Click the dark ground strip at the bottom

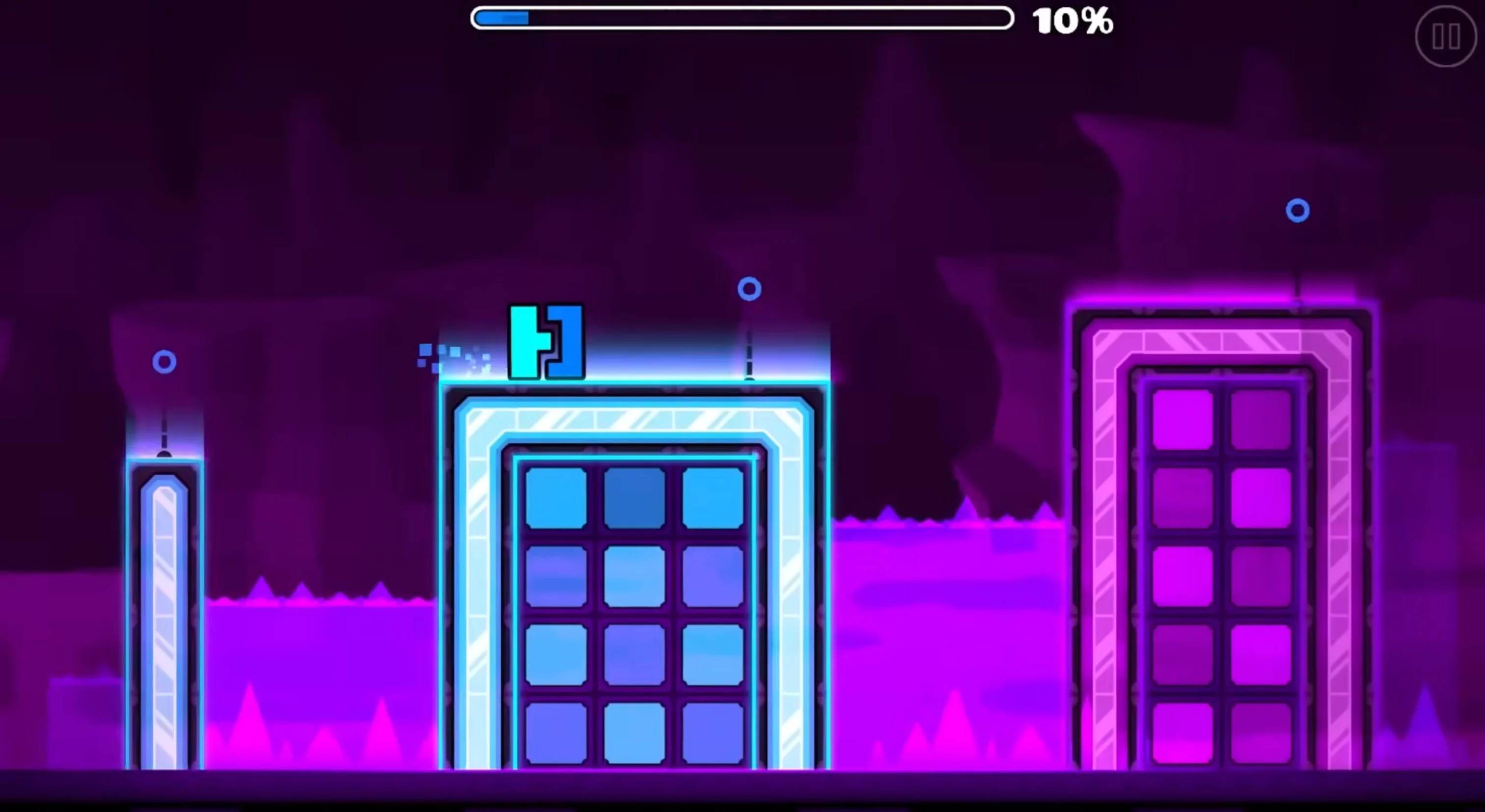[x=742, y=795]
